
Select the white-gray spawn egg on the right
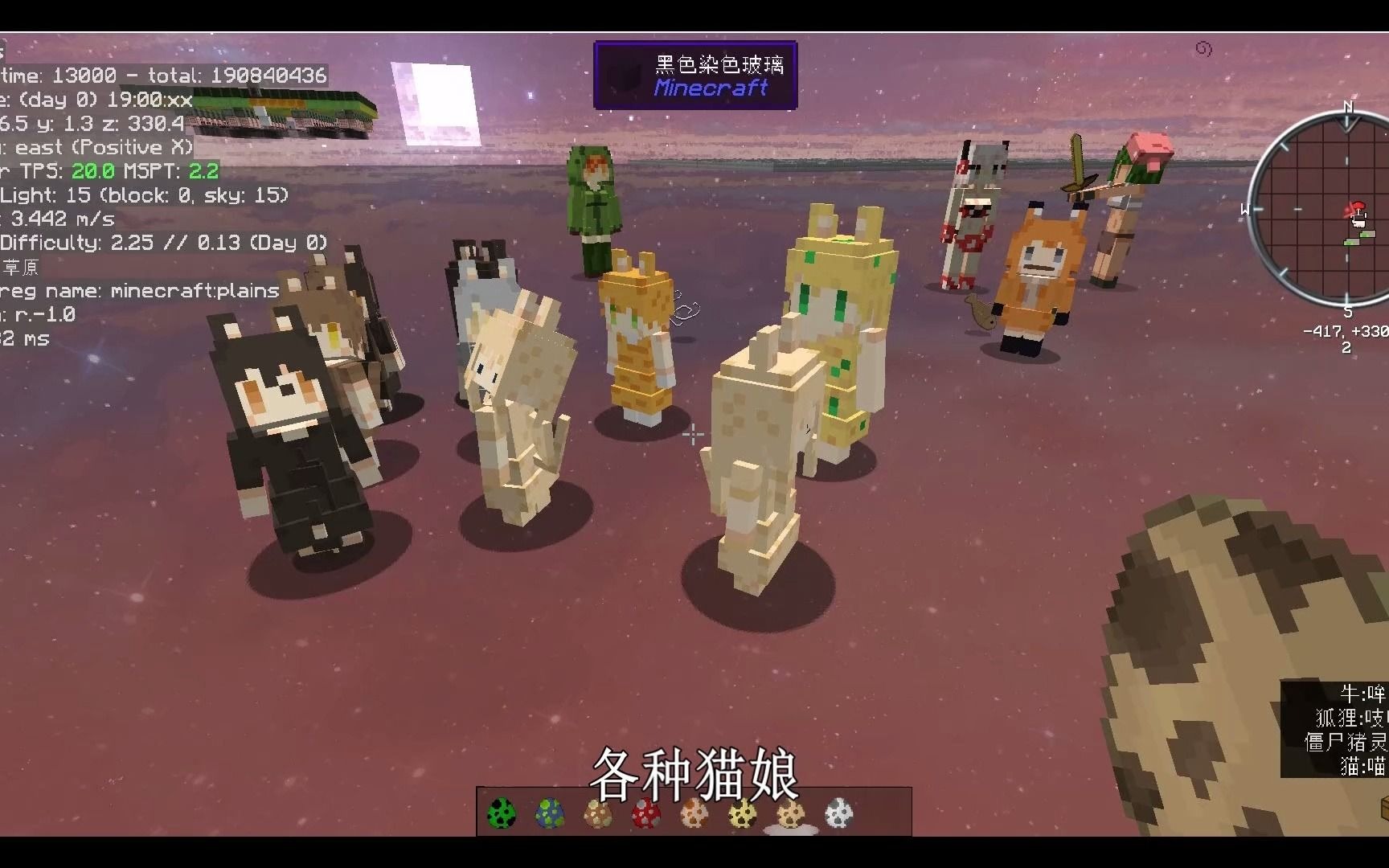coord(838,813)
